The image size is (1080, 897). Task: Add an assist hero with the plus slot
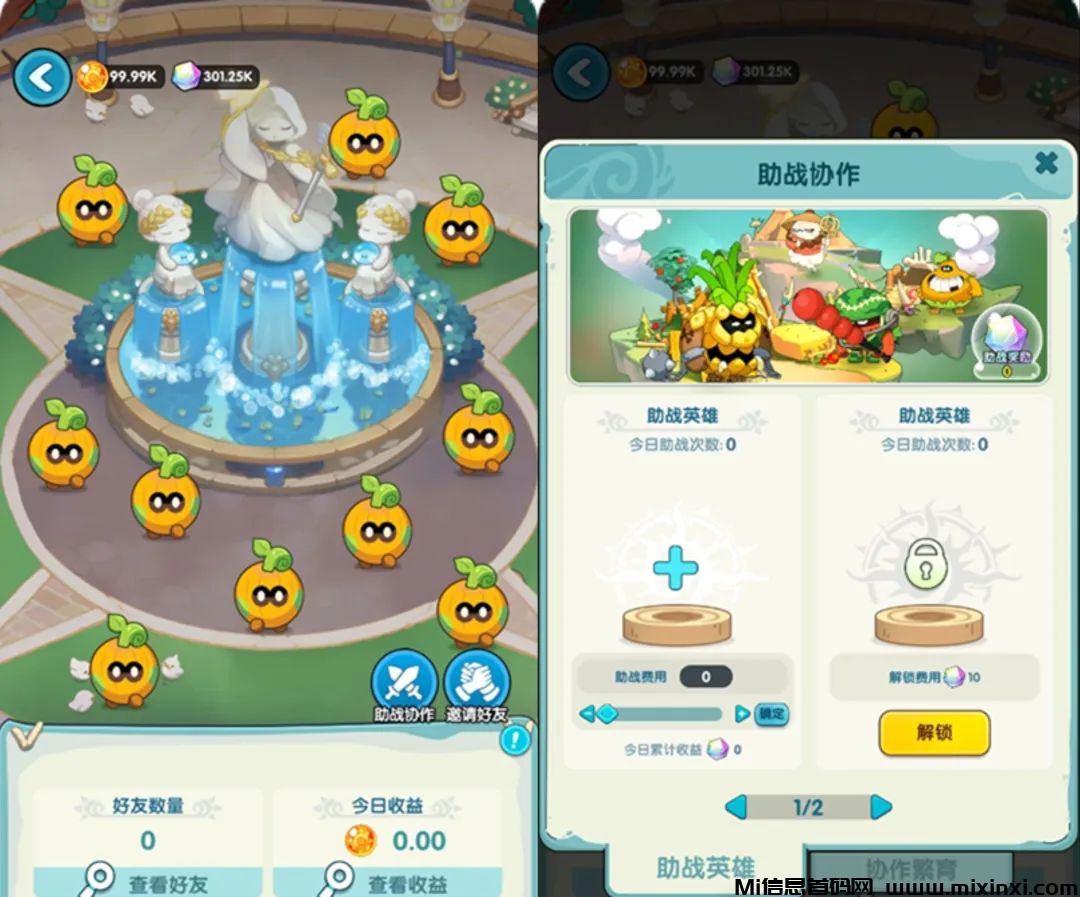[675, 571]
